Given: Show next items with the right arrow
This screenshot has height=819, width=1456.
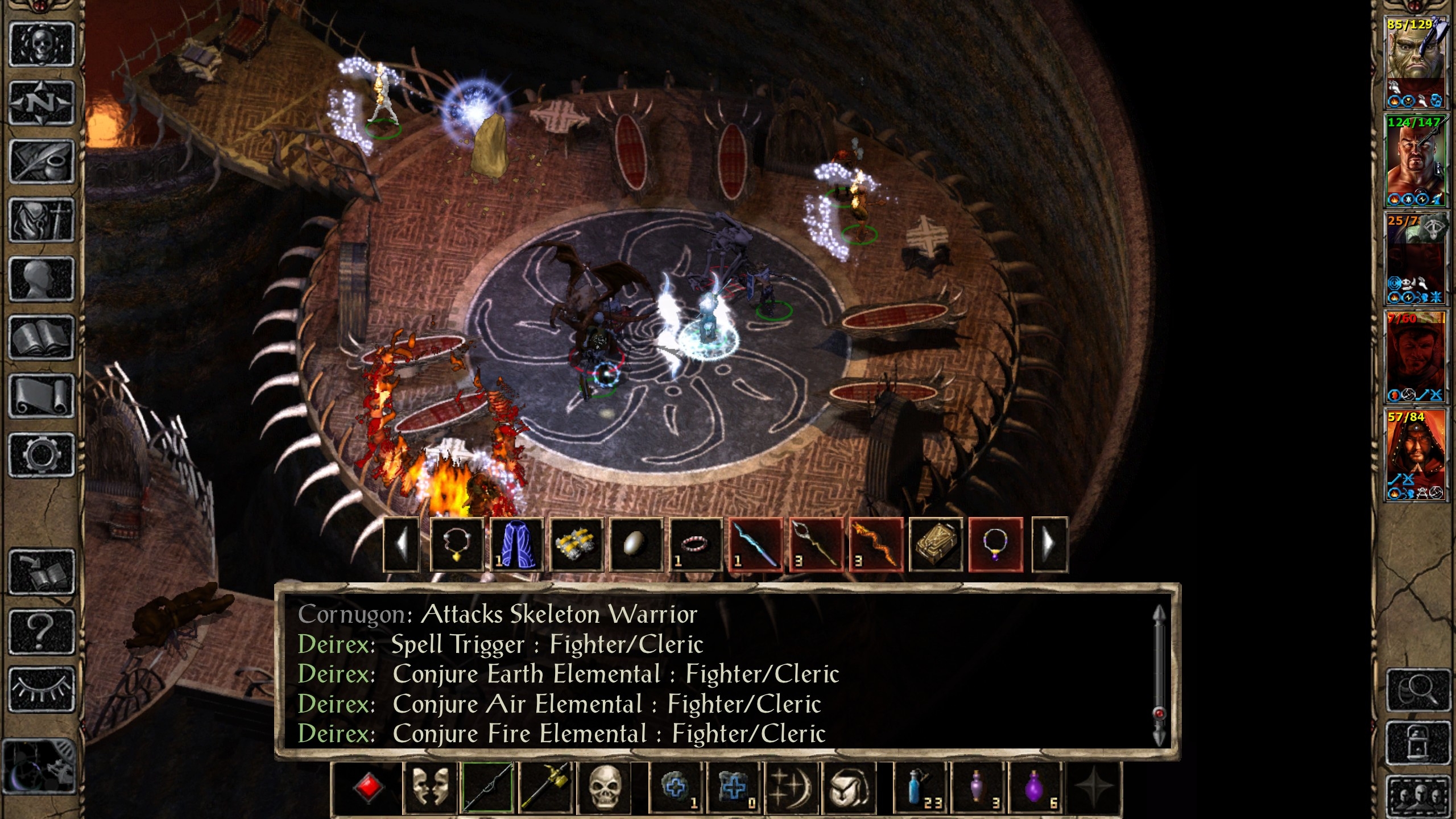Looking at the screenshot, I should [x=1049, y=544].
